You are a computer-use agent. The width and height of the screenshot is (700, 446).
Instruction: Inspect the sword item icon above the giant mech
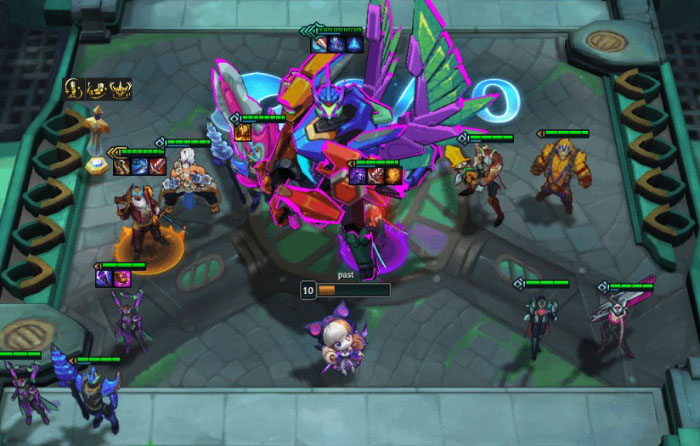click(x=320, y=45)
